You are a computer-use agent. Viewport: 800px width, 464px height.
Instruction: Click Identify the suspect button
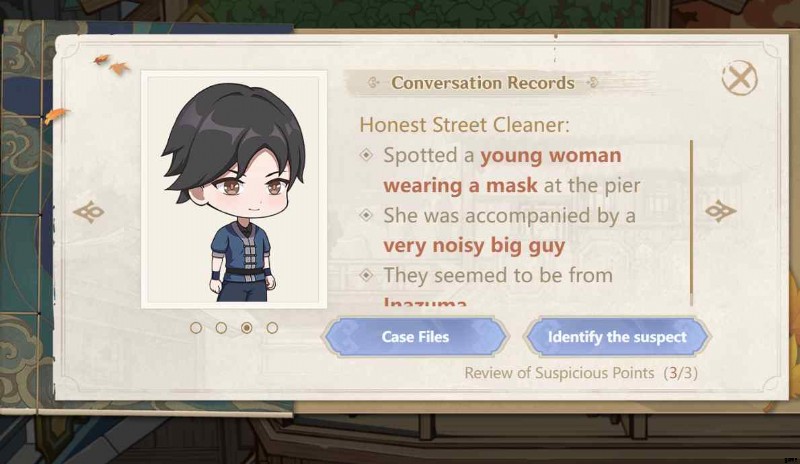point(617,337)
